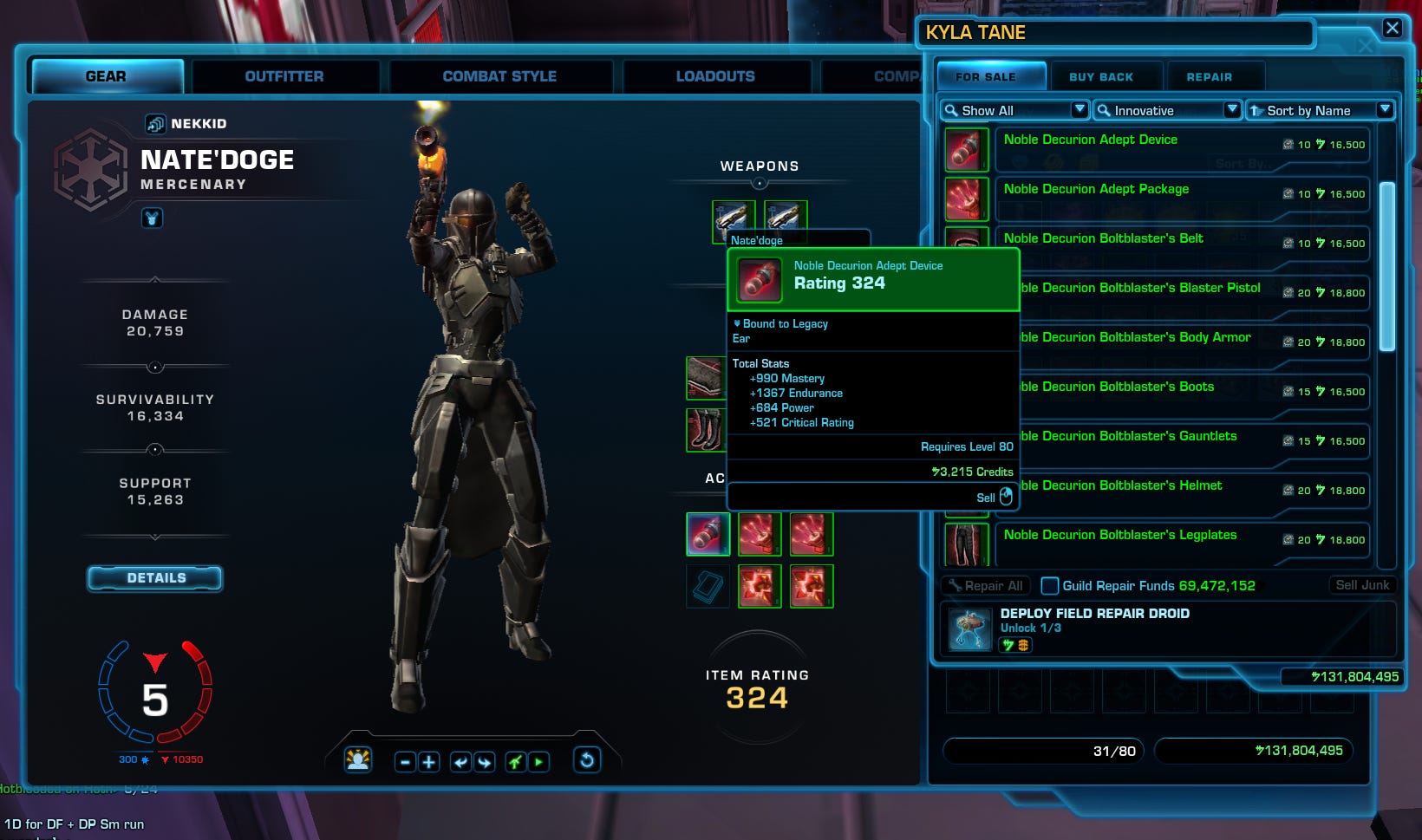Select the equipped blaster pistol weapon slot

[x=734, y=221]
